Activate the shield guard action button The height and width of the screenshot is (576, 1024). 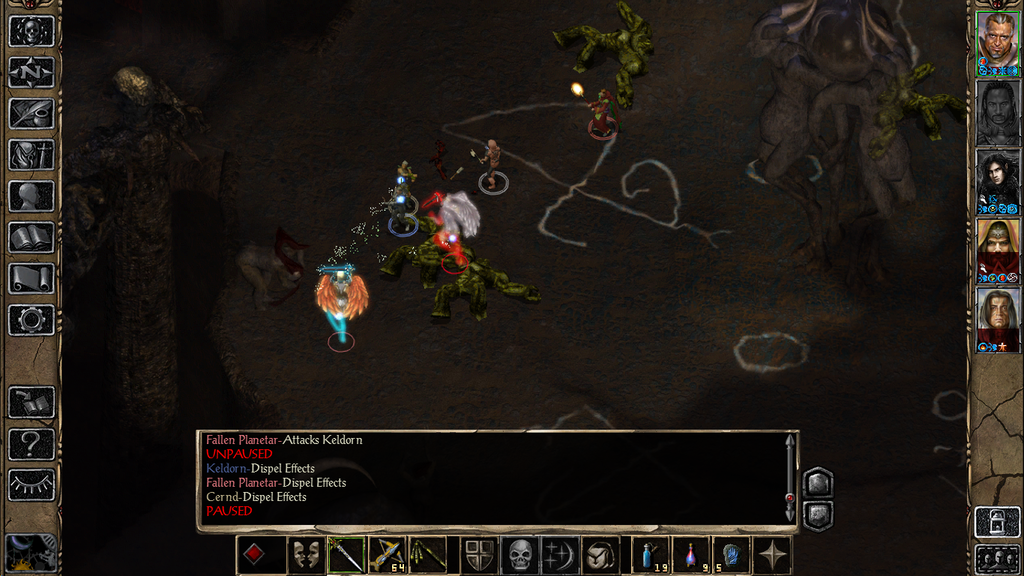click(x=479, y=555)
